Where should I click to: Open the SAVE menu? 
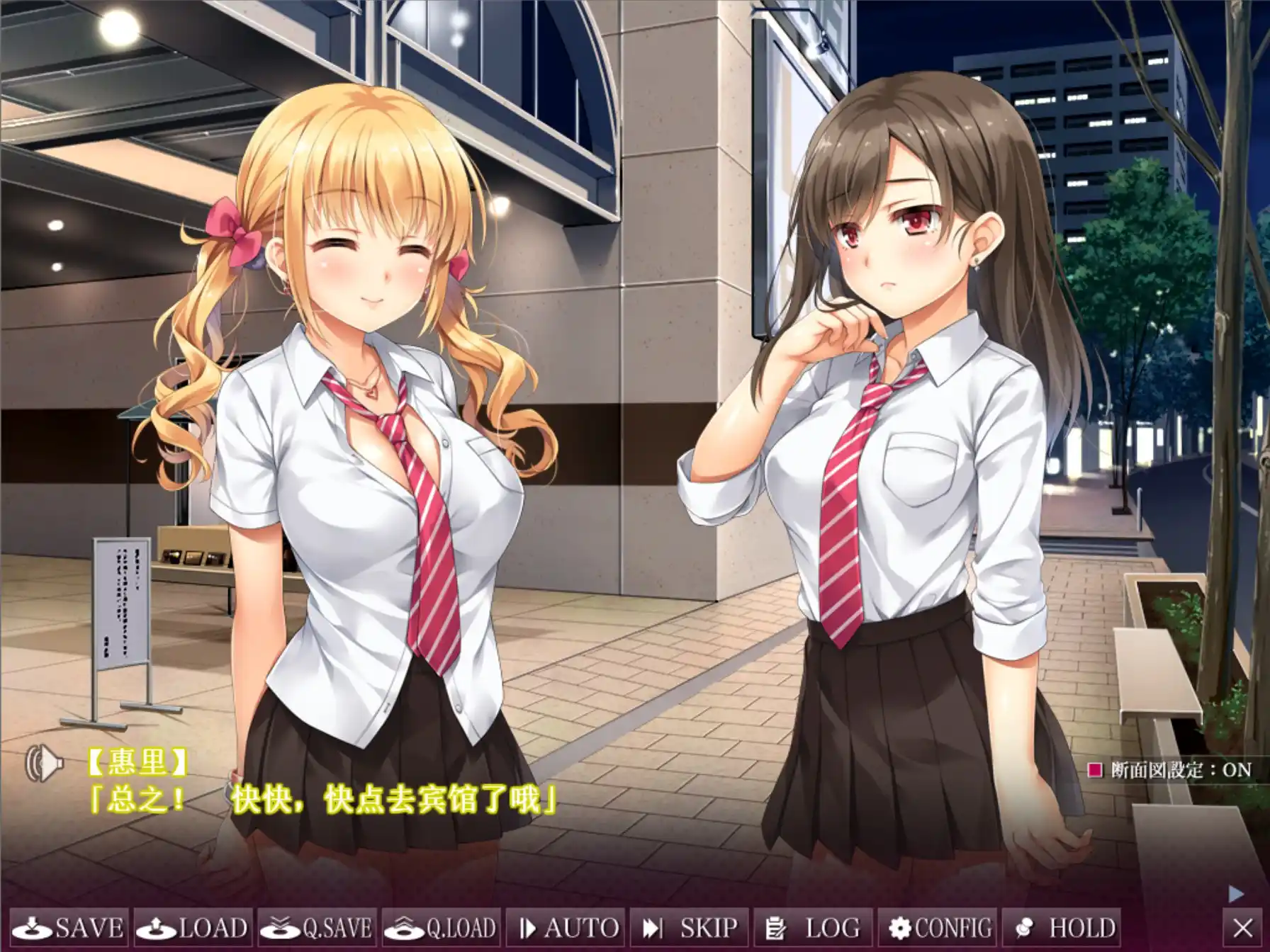[69, 928]
